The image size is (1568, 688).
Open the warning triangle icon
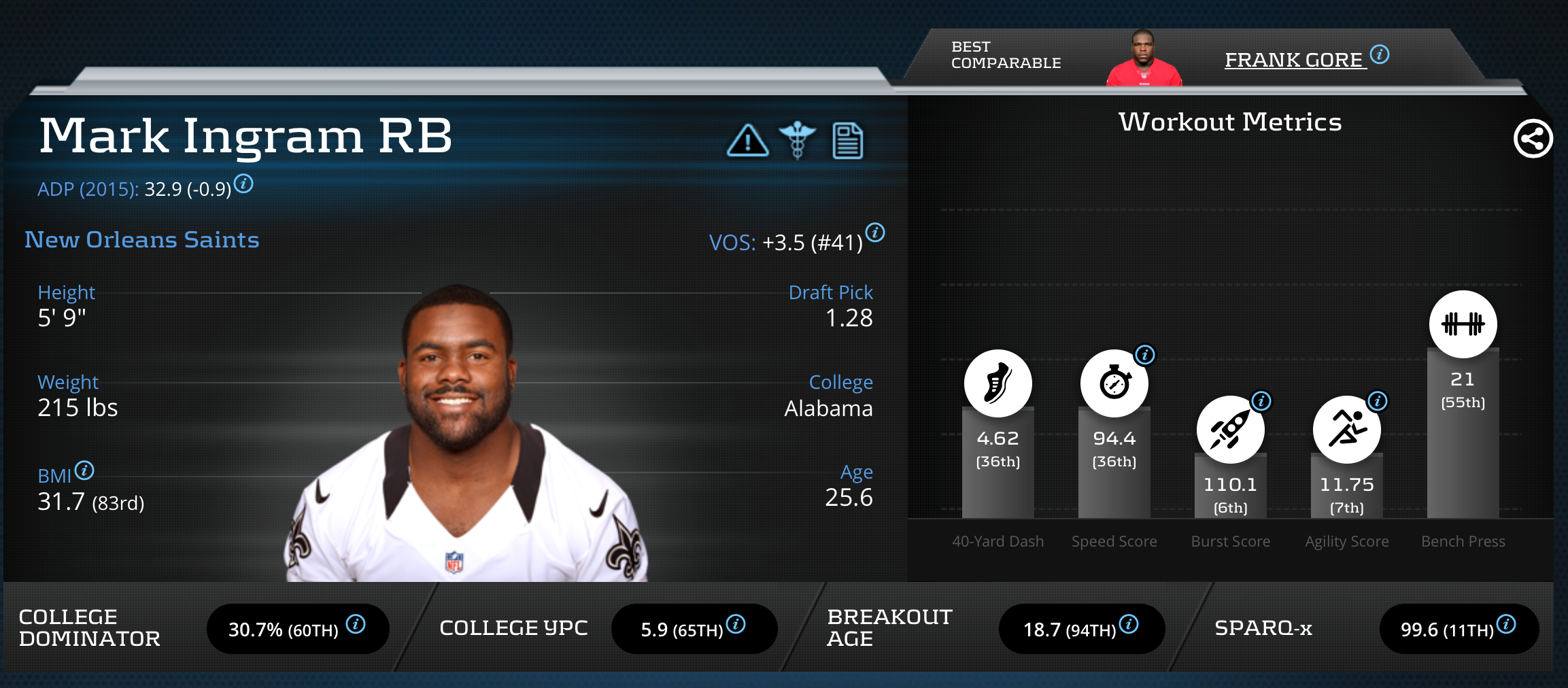[x=747, y=141]
